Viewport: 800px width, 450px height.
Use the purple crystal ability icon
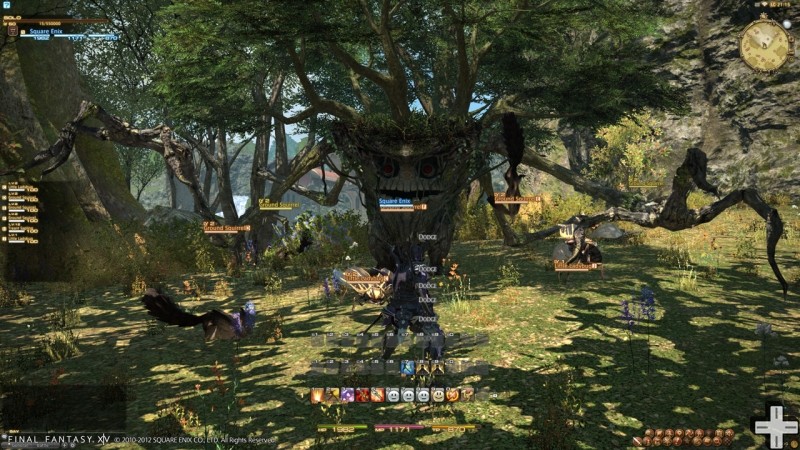[x=347, y=395]
